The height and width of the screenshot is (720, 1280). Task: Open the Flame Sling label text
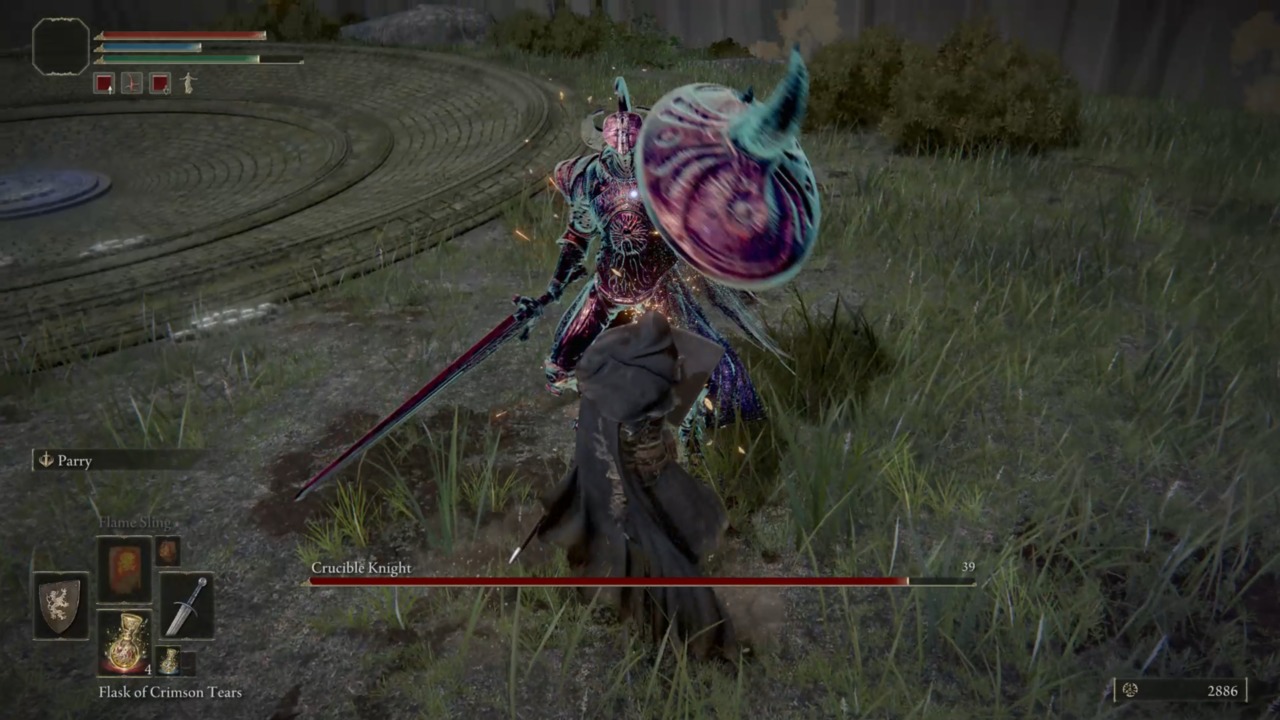click(138, 521)
